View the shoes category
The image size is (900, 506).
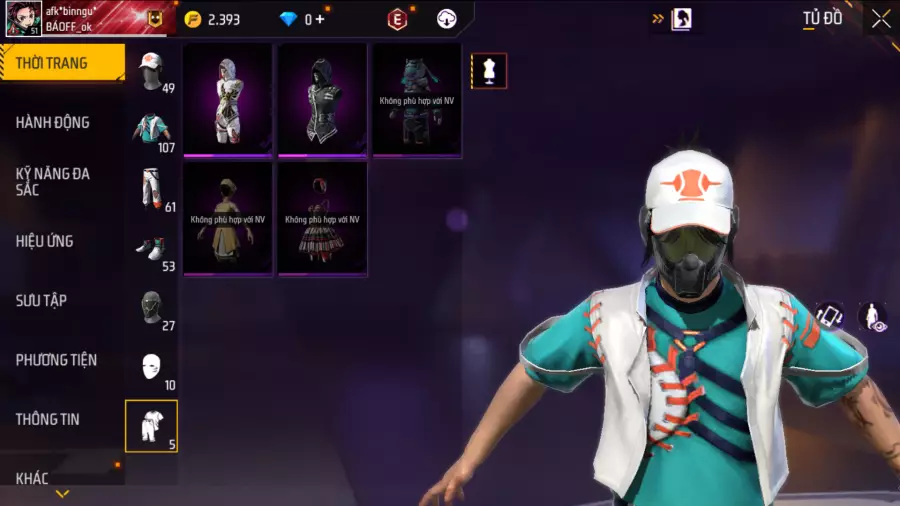click(152, 248)
